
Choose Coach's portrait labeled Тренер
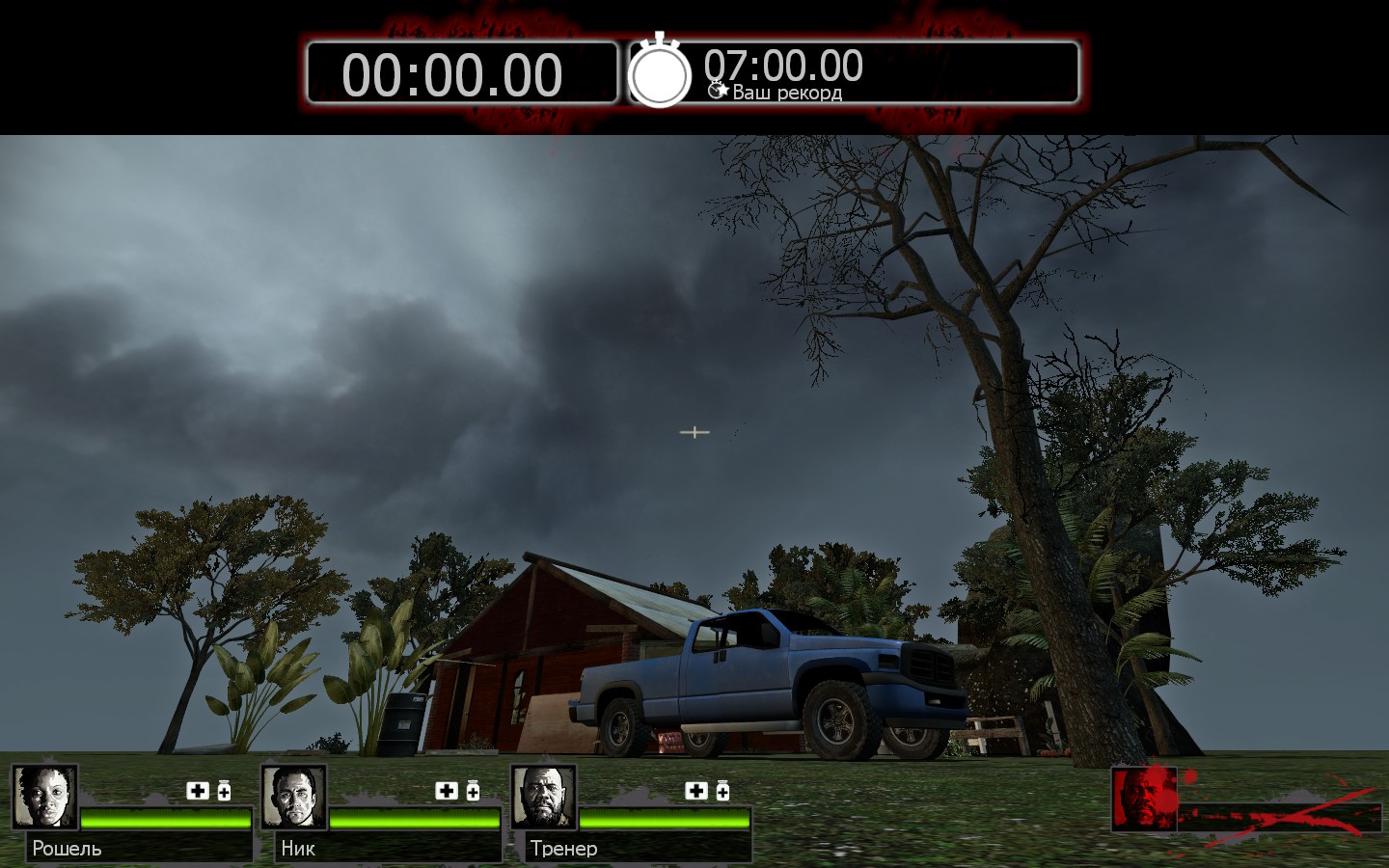coord(544,797)
